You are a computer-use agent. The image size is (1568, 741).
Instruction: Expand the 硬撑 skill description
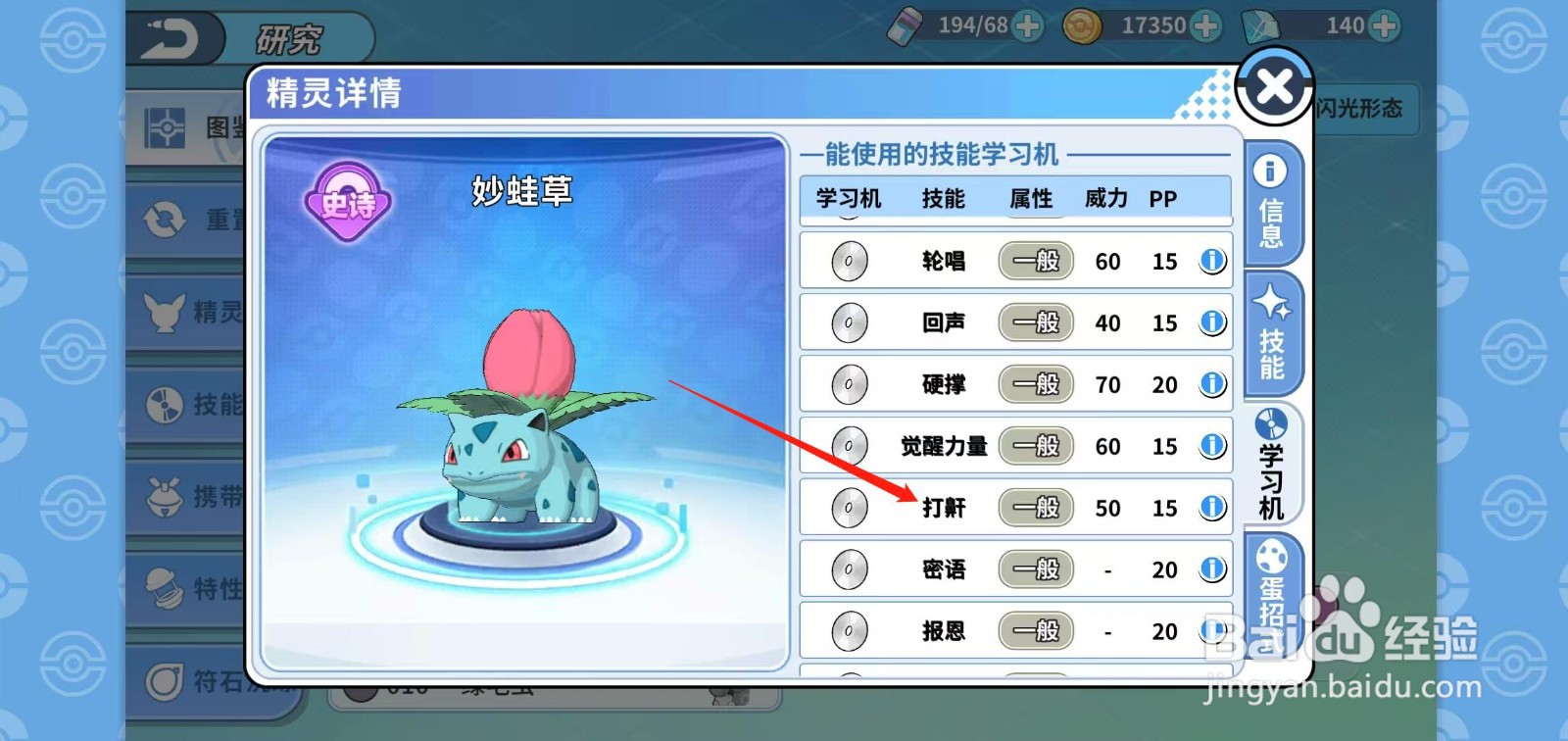1213,384
